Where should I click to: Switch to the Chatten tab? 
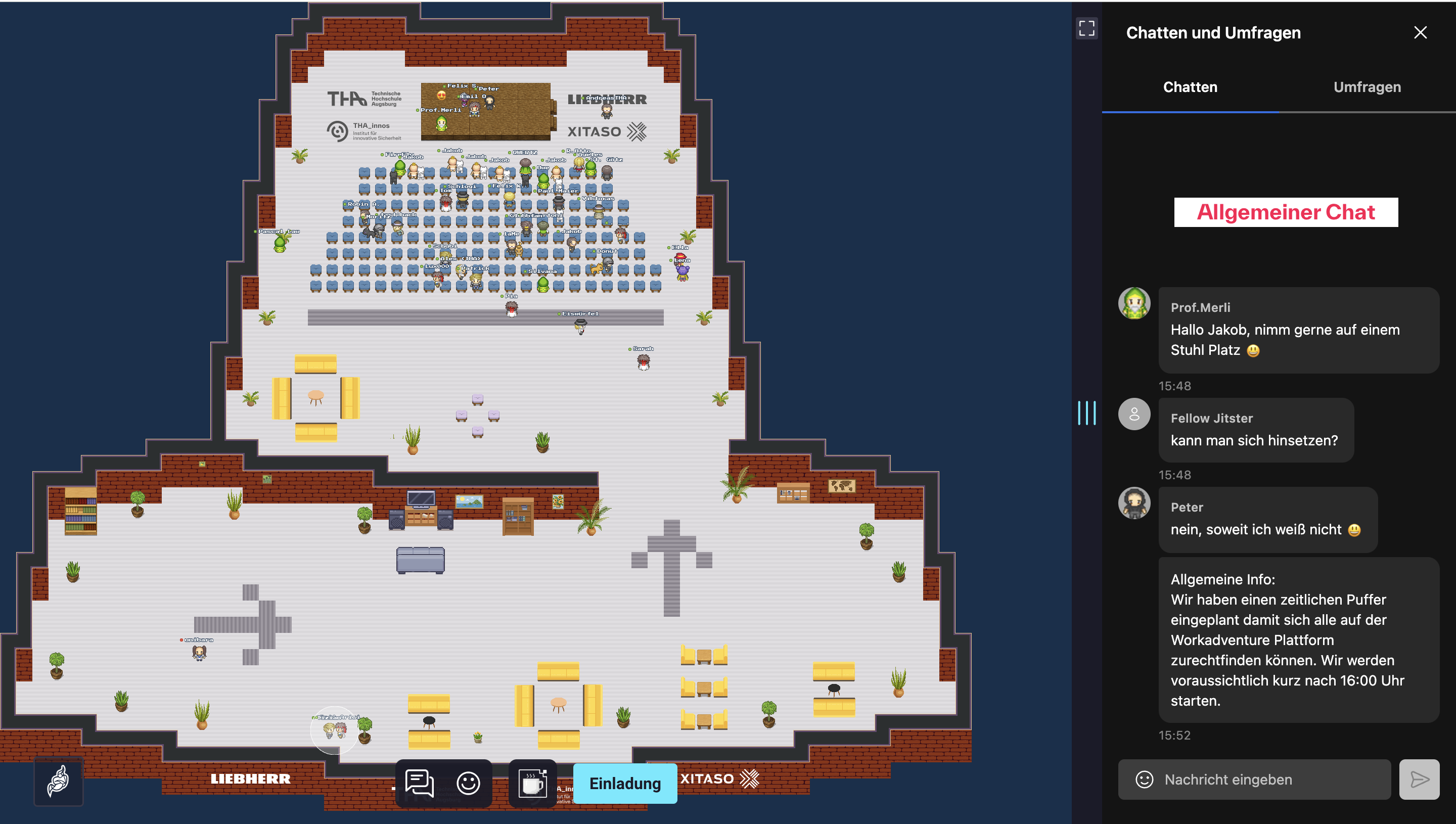coord(1190,87)
